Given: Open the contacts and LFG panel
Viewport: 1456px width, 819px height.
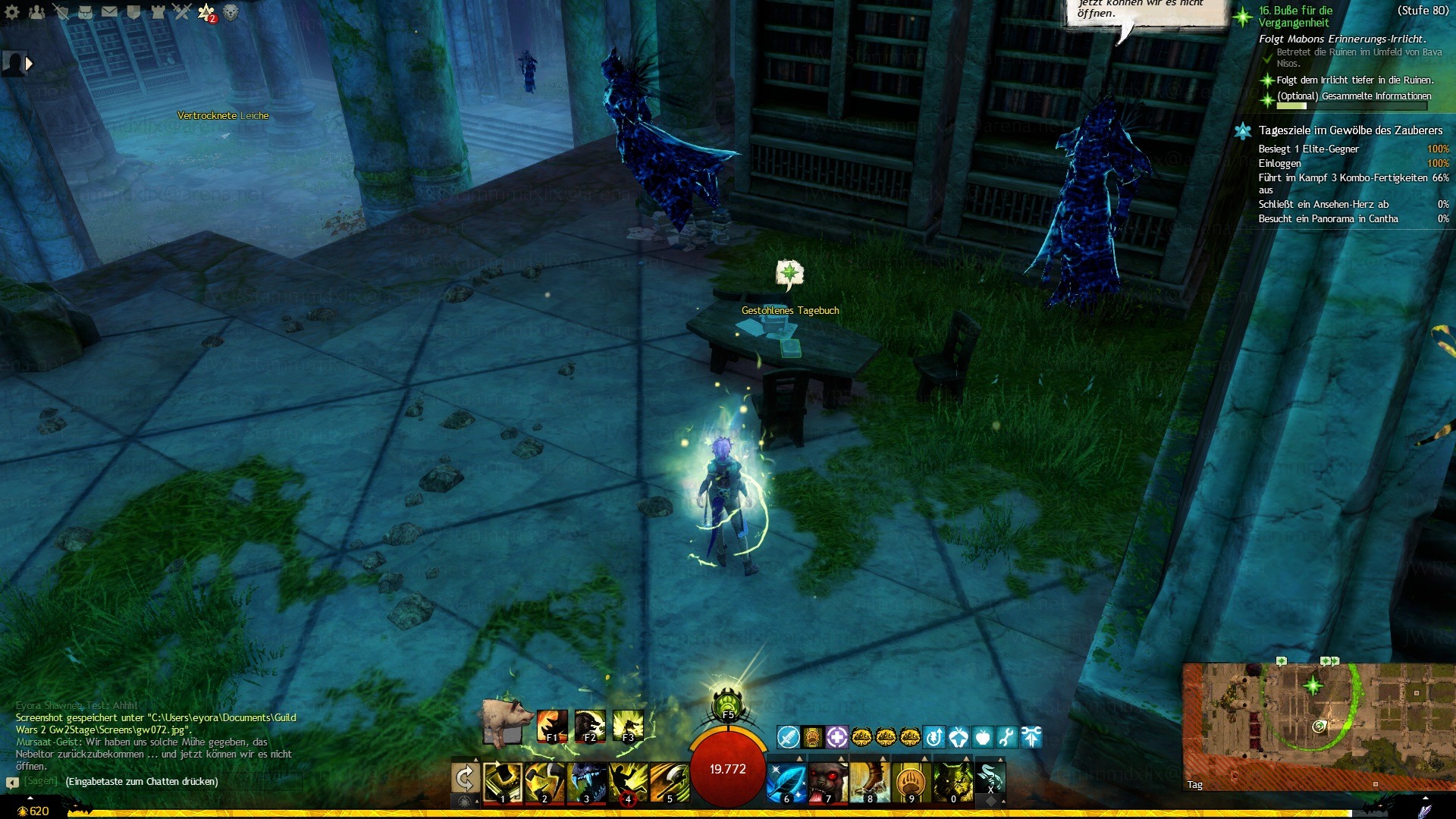Looking at the screenshot, I should 36,12.
